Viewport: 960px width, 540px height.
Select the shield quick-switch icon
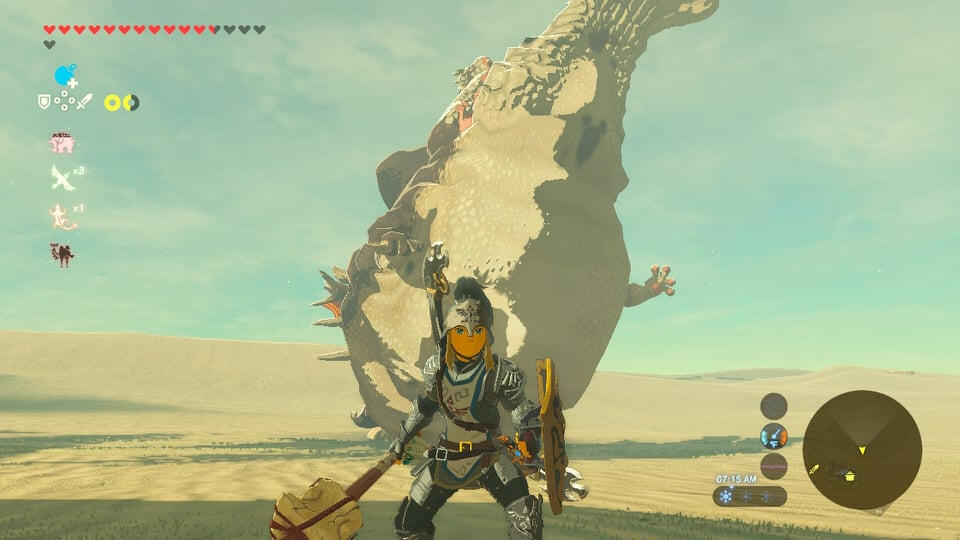tap(44, 101)
